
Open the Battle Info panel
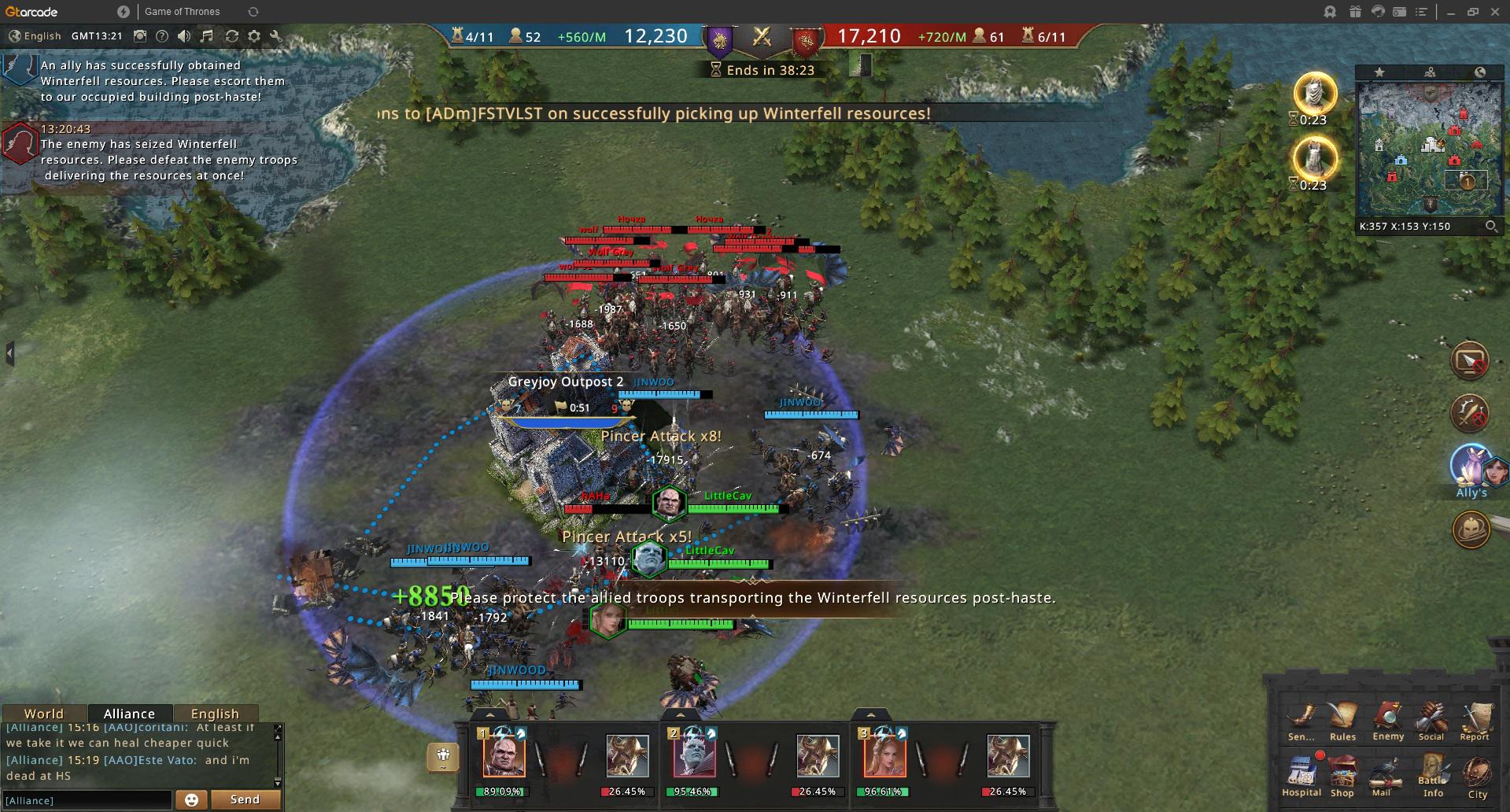tap(1433, 774)
